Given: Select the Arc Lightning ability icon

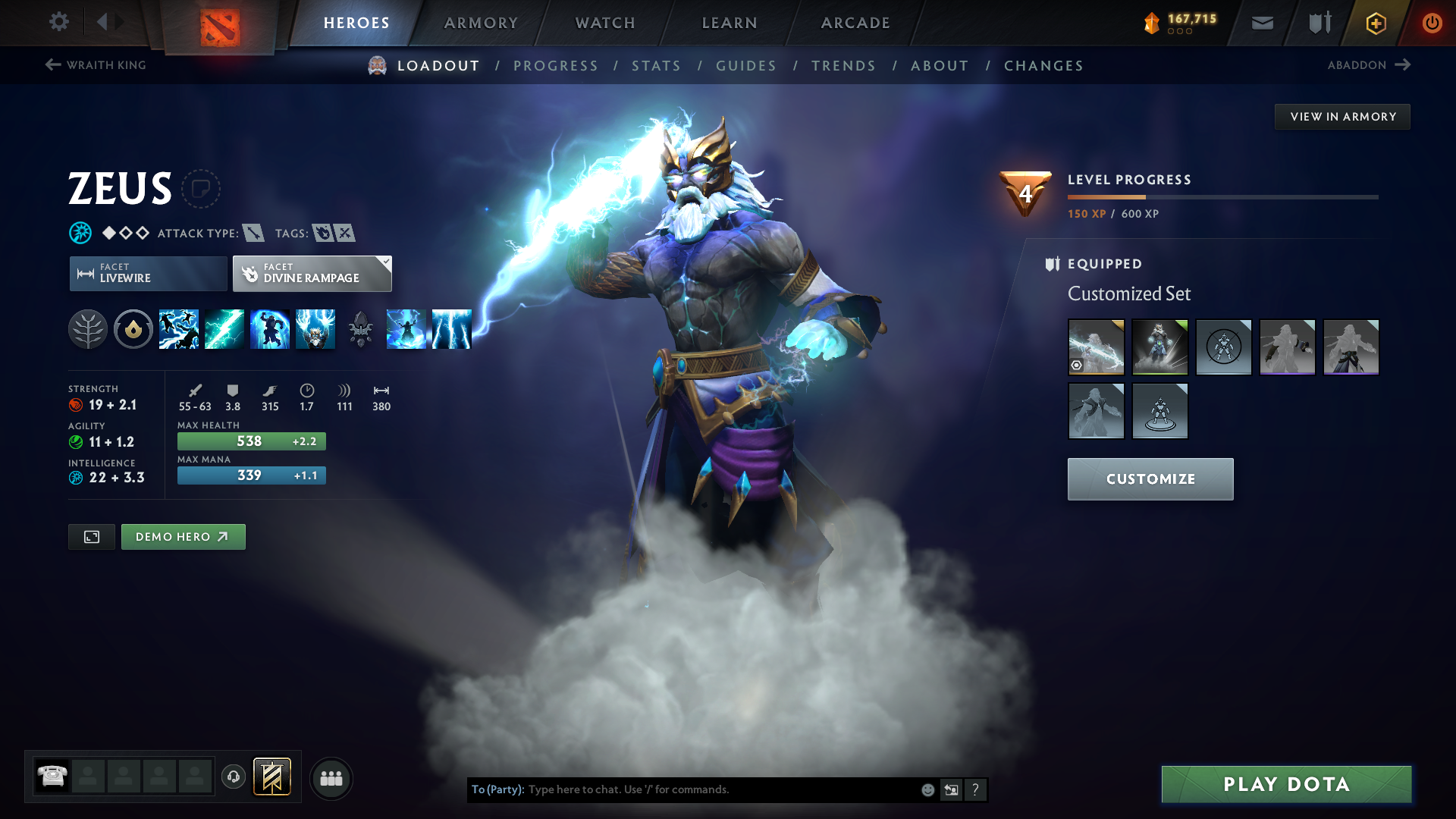Looking at the screenshot, I should (179, 329).
